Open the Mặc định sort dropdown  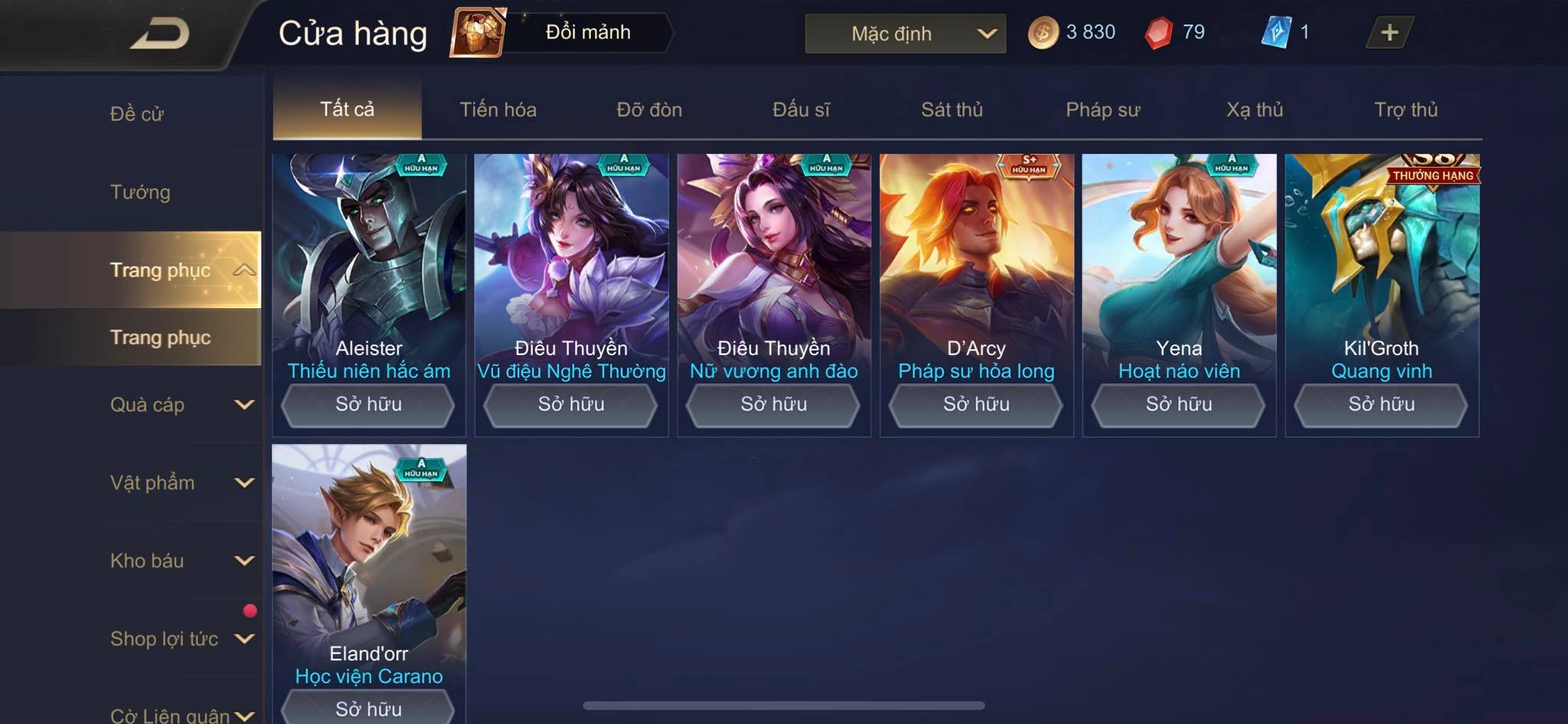[905, 34]
